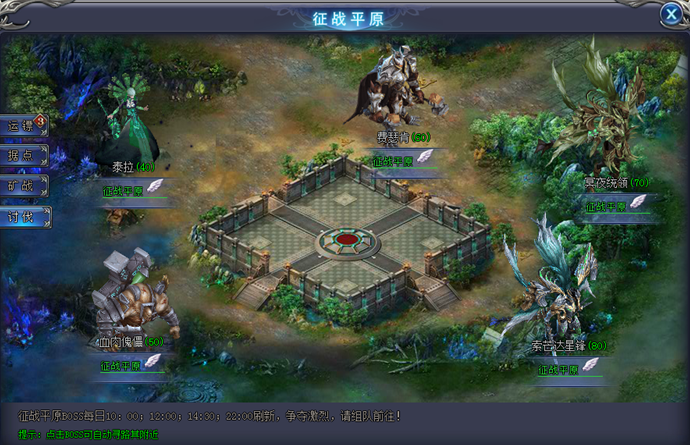Click the 征战平原 link under 泰拉 (40)
Viewport: 690px width, 445px height.
click(x=121, y=189)
